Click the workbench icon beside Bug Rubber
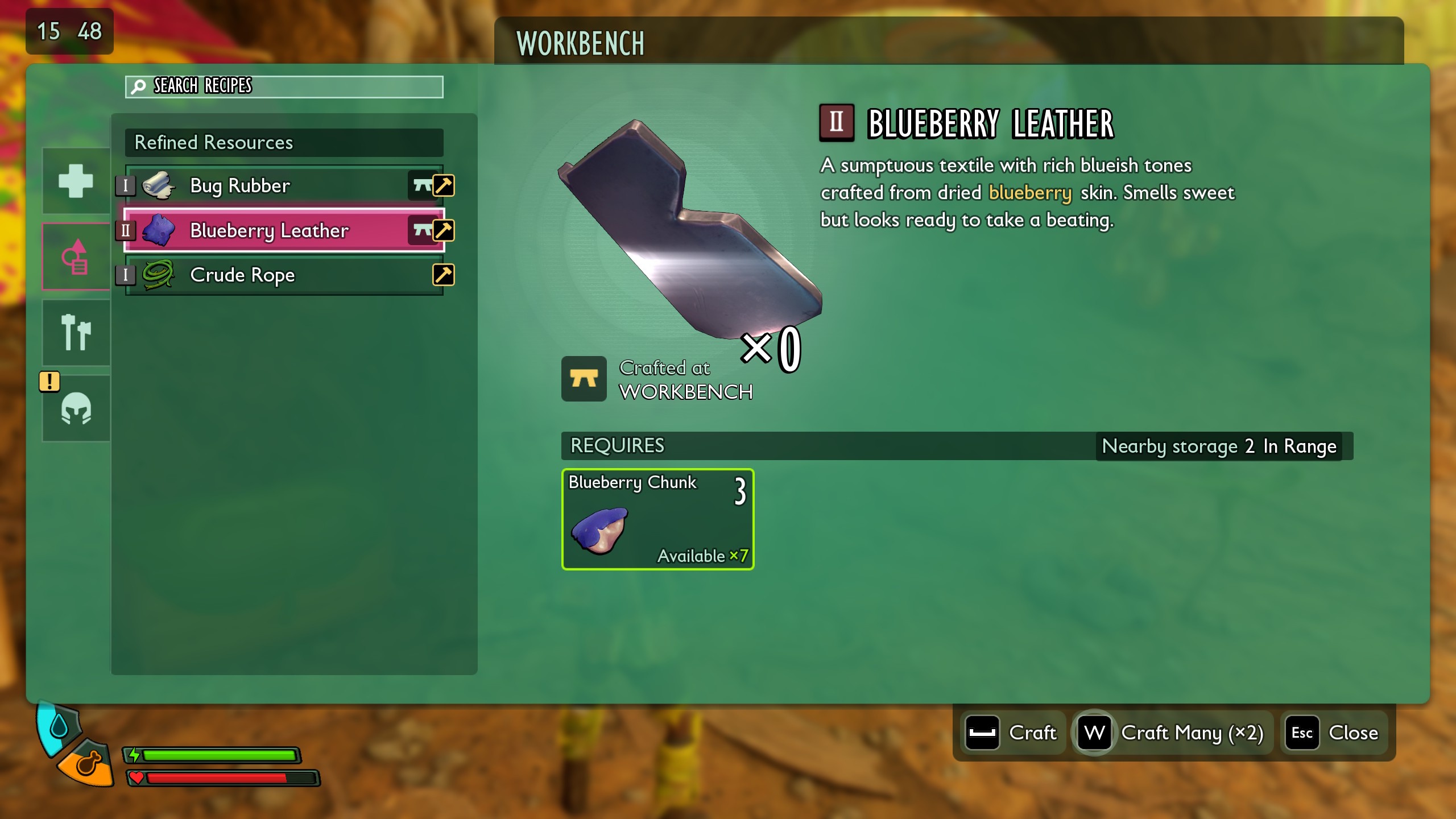The width and height of the screenshot is (1456, 819). [x=423, y=185]
